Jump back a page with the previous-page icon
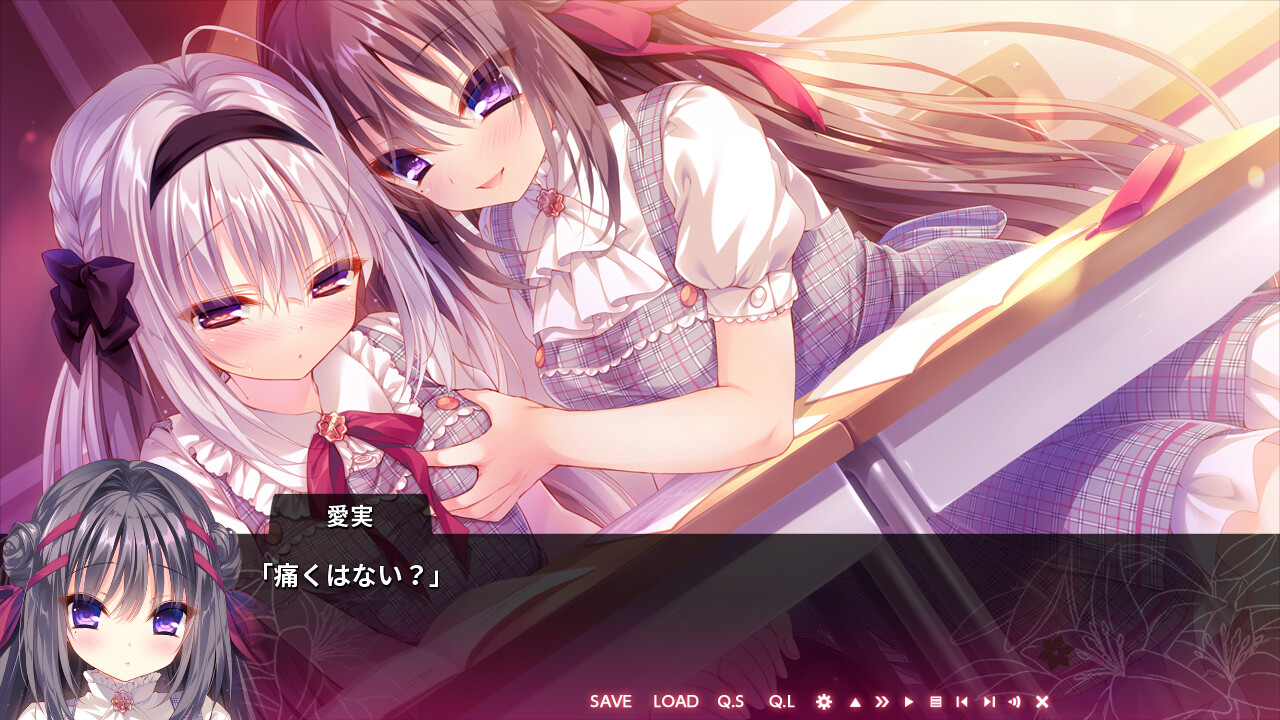 point(961,702)
